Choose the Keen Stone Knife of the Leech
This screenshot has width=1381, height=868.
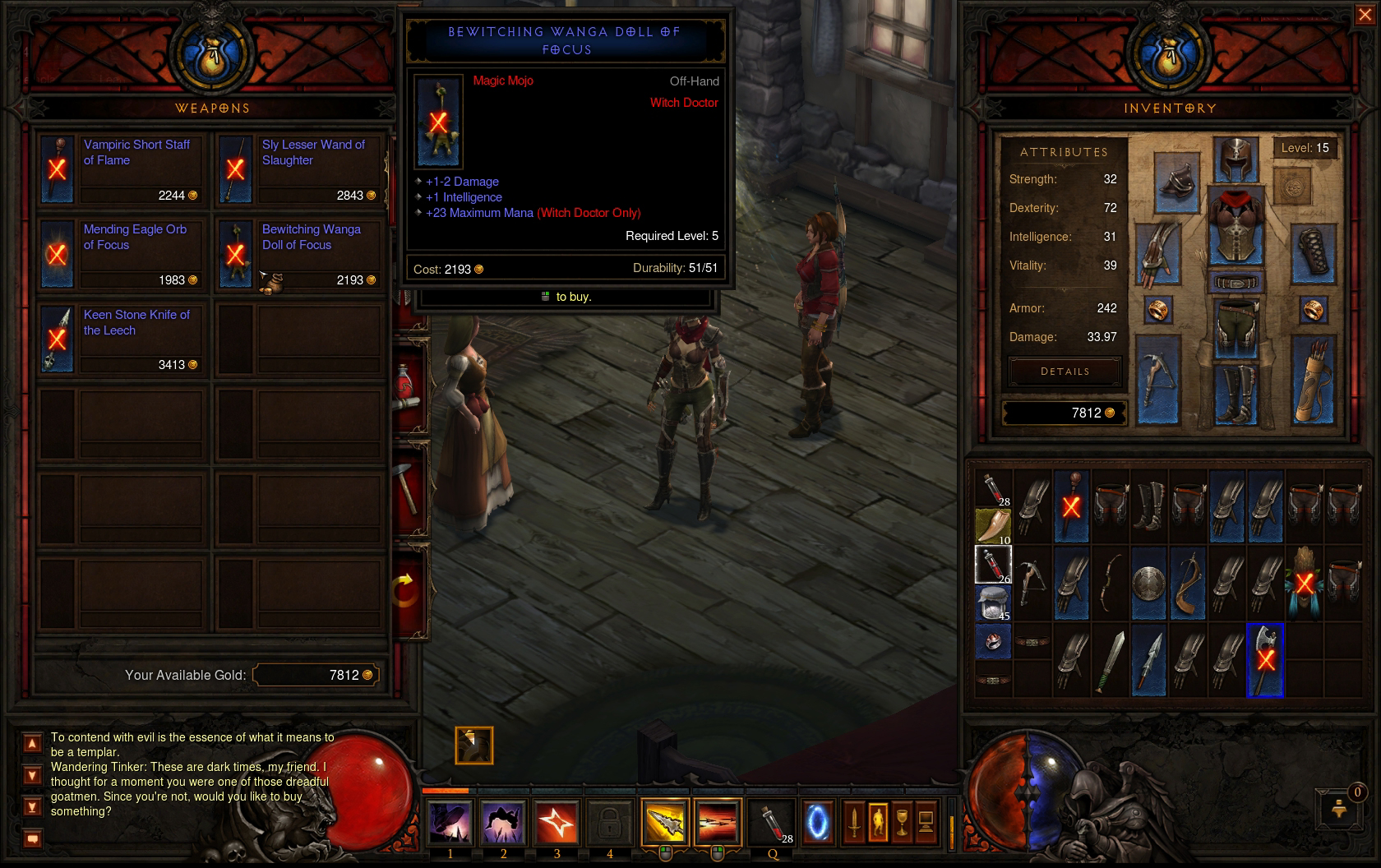(x=120, y=339)
